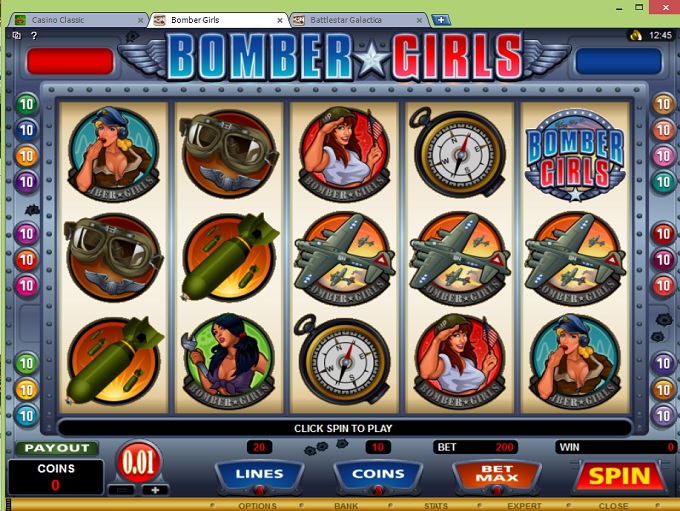Open help via the question mark icon
This screenshot has height=511, width=680.
click(x=33, y=35)
